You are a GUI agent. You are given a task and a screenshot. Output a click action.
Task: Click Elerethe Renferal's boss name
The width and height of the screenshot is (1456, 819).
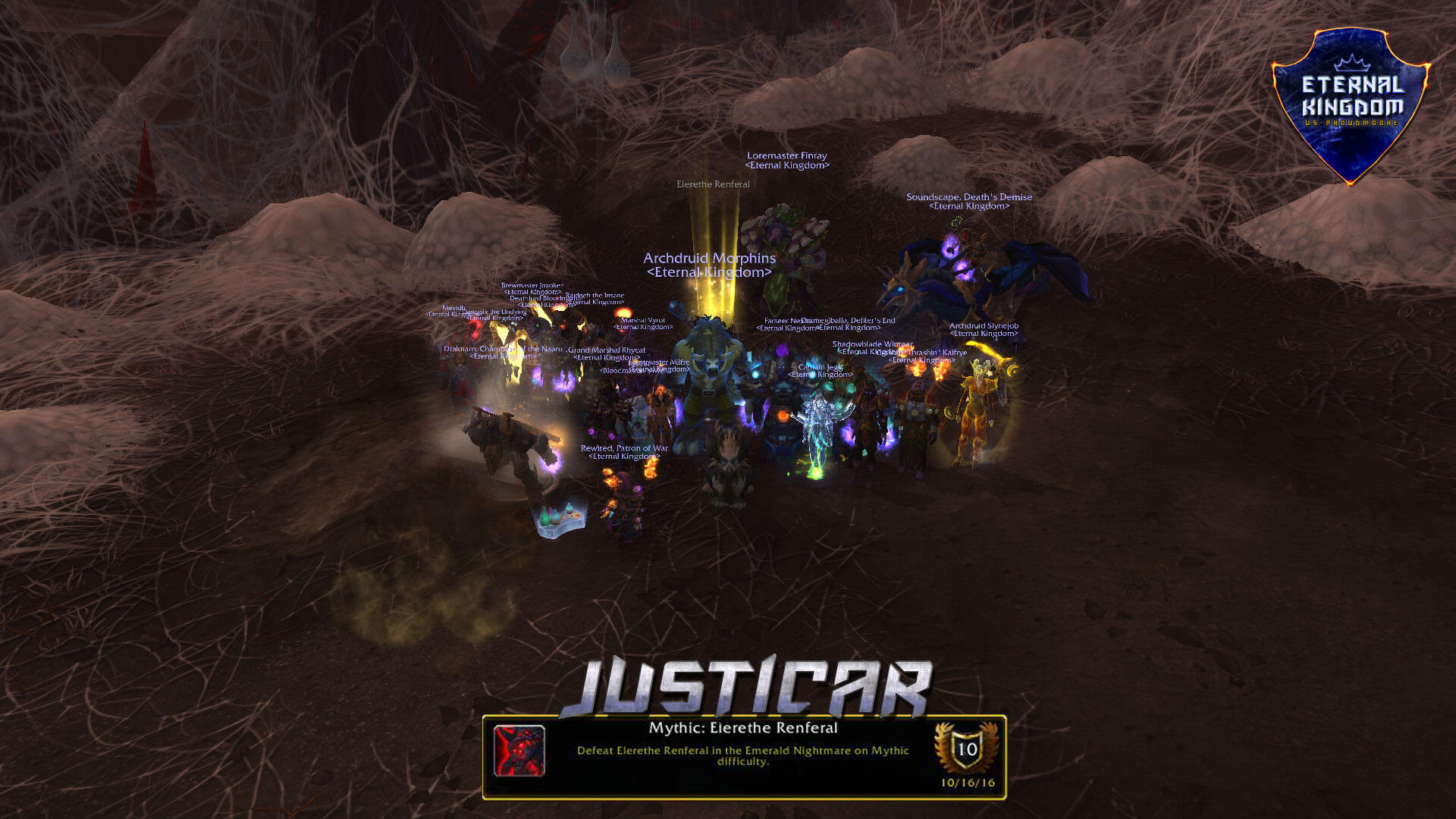711,184
